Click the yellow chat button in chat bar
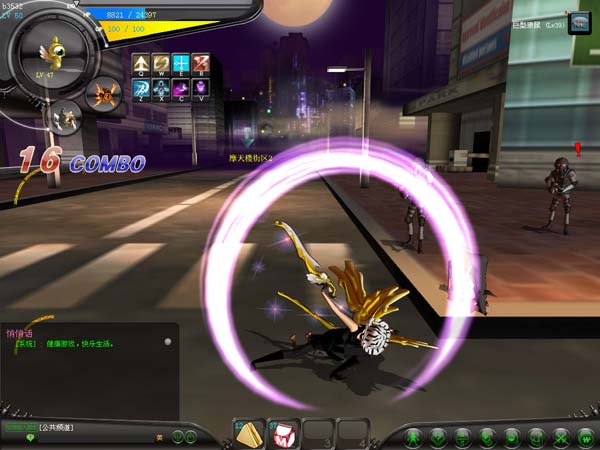Screen dimensions: 600x450 click(159, 437)
